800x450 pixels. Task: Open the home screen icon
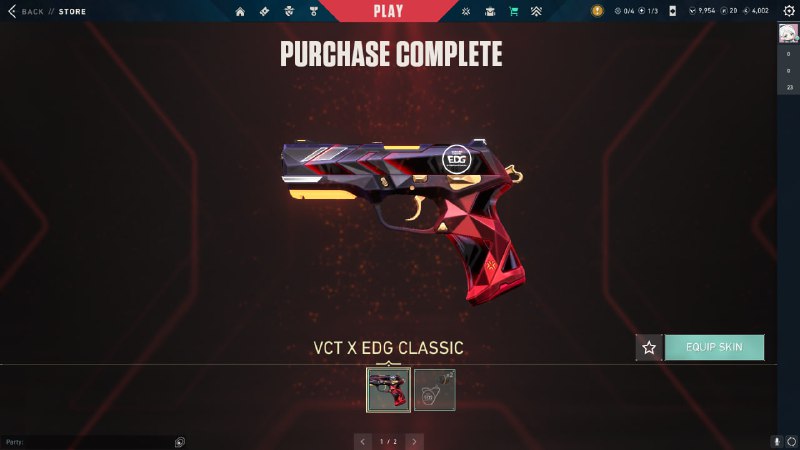coord(240,11)
